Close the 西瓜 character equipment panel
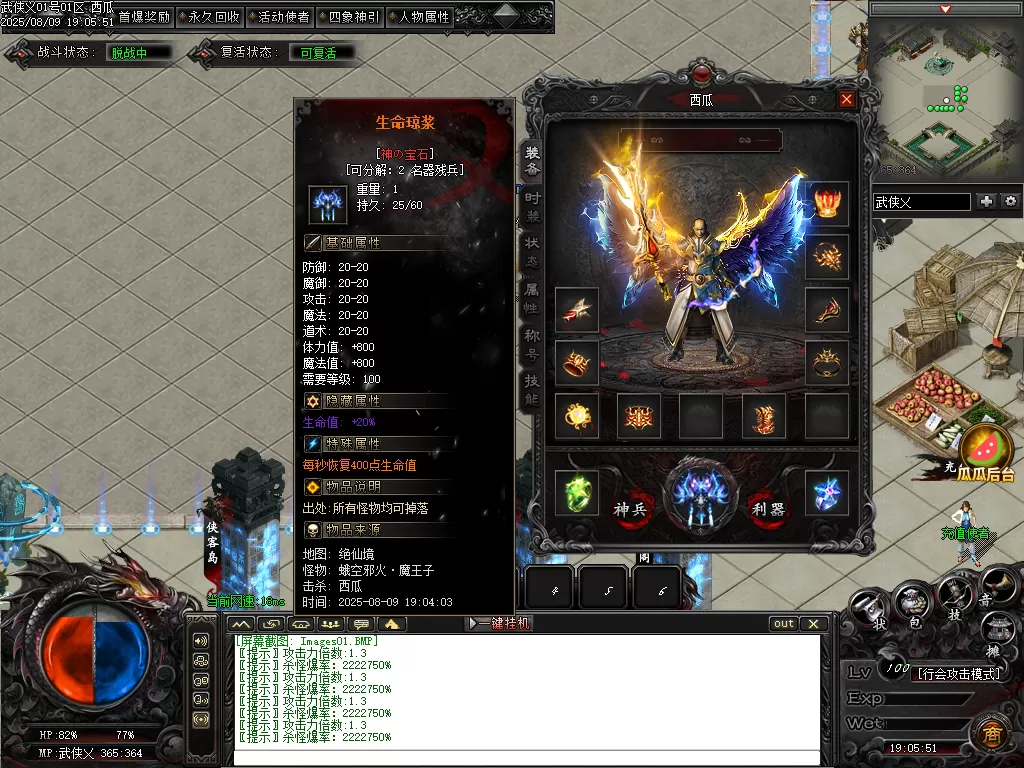 click(x=847, y=99)
